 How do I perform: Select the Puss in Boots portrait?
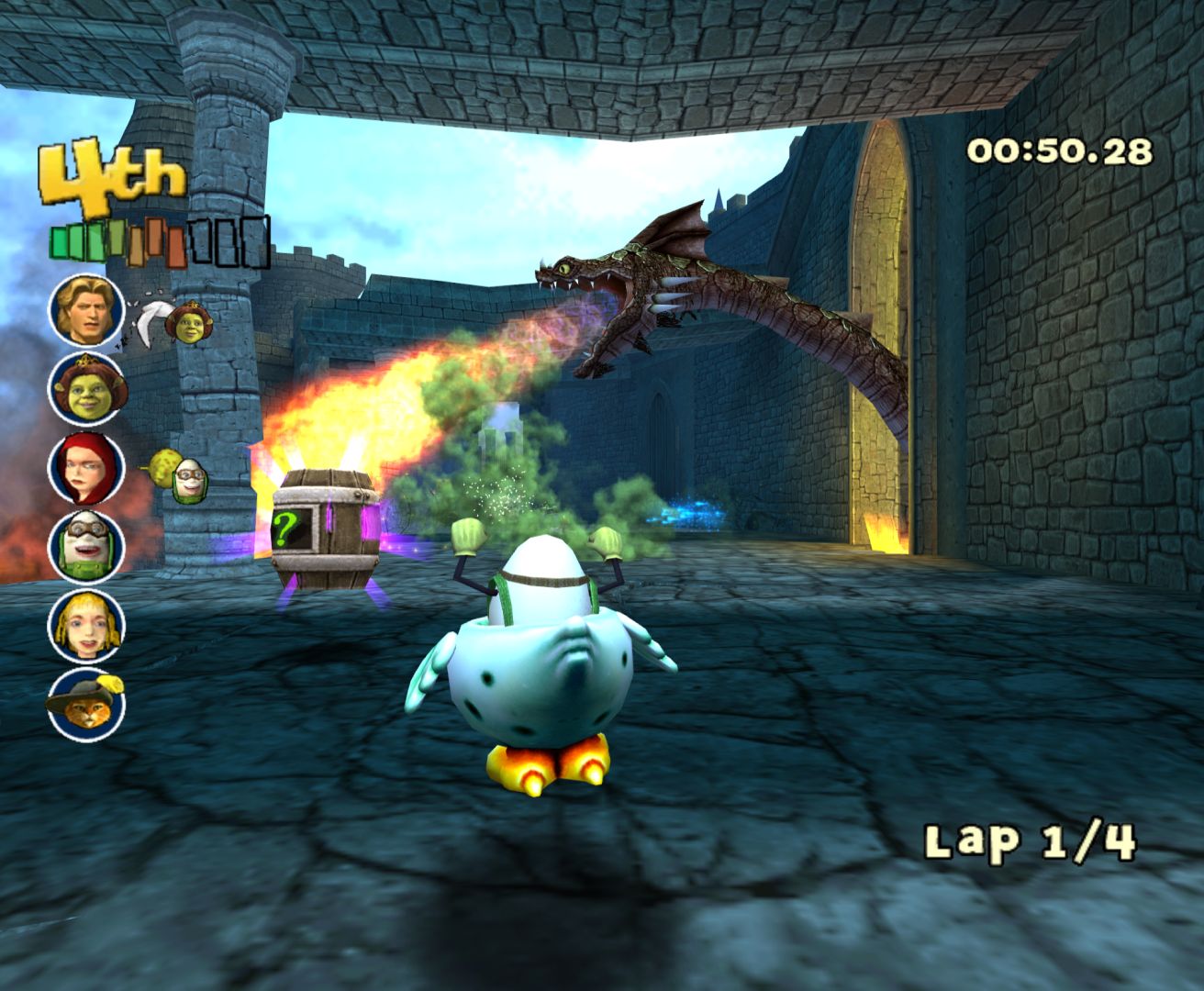pyautogui.click(x=86, y=704)
